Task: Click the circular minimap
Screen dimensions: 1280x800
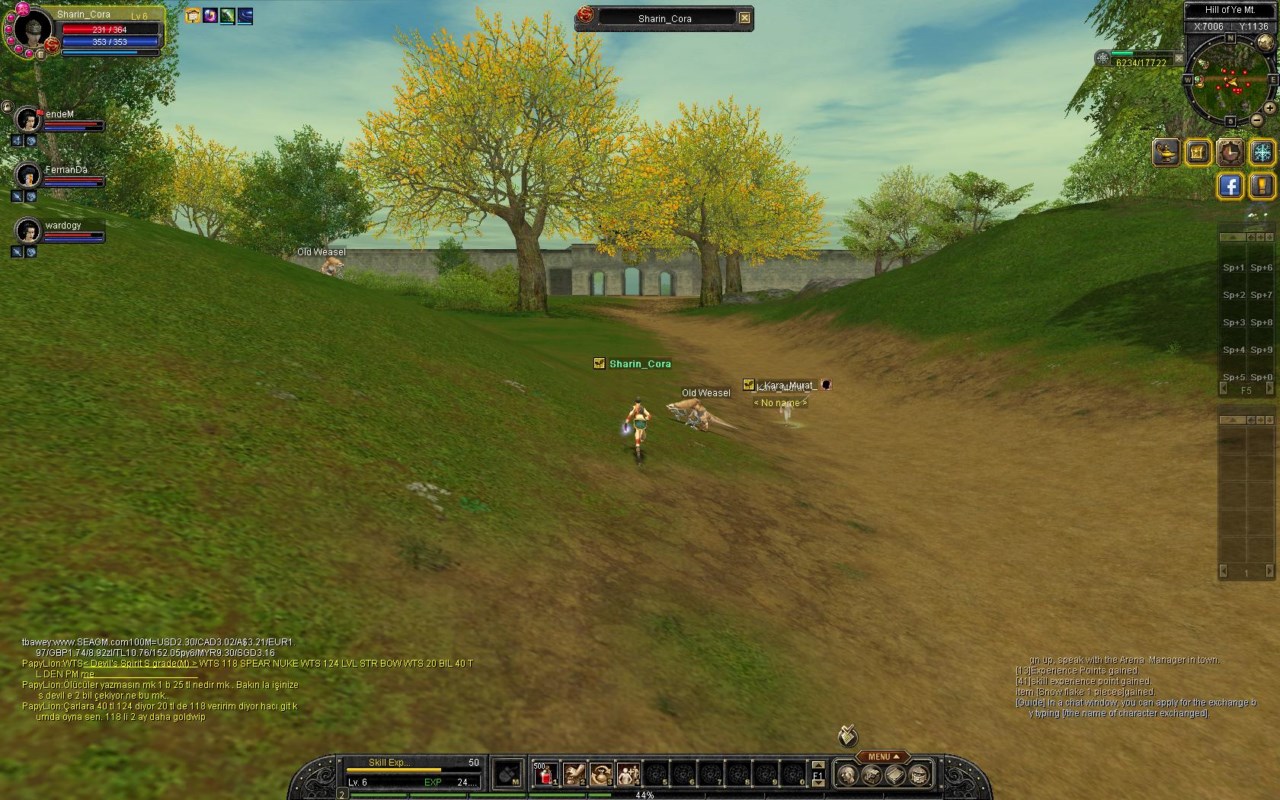Action: (x=1229, y=80)
